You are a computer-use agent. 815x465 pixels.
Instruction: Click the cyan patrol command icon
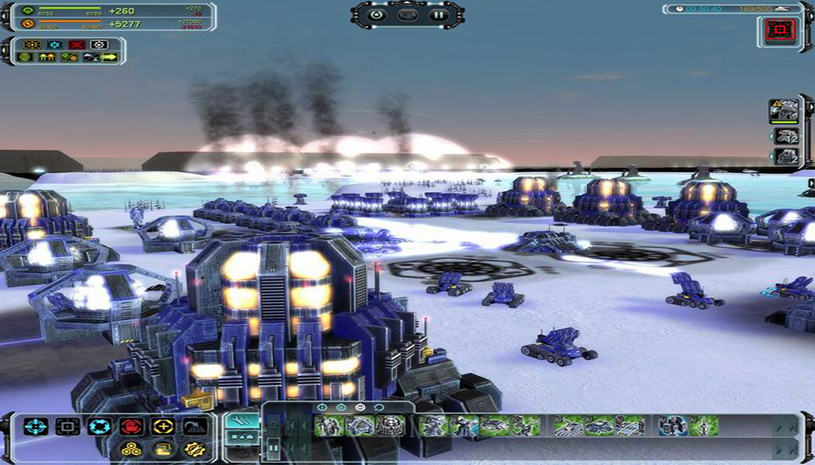(98, 427)
